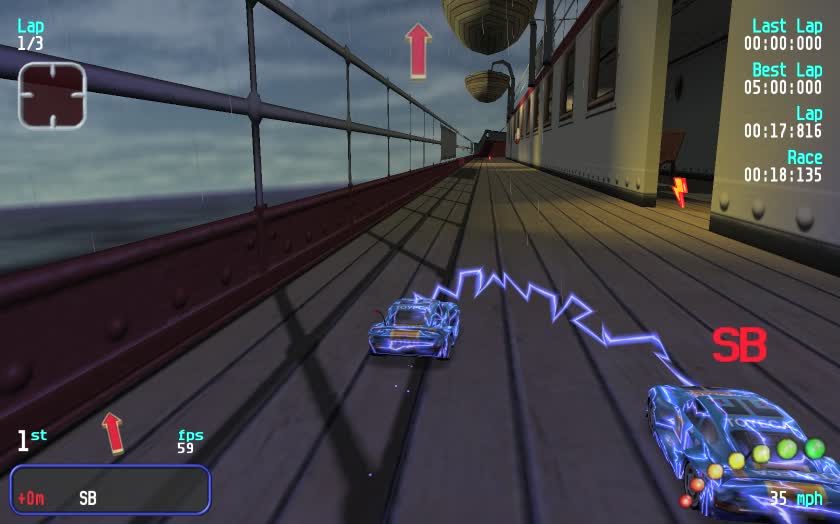Select the empty weapon pickup slot
Image resolution: width=840 pixels, height=524 pixels.
coord(52,95)
